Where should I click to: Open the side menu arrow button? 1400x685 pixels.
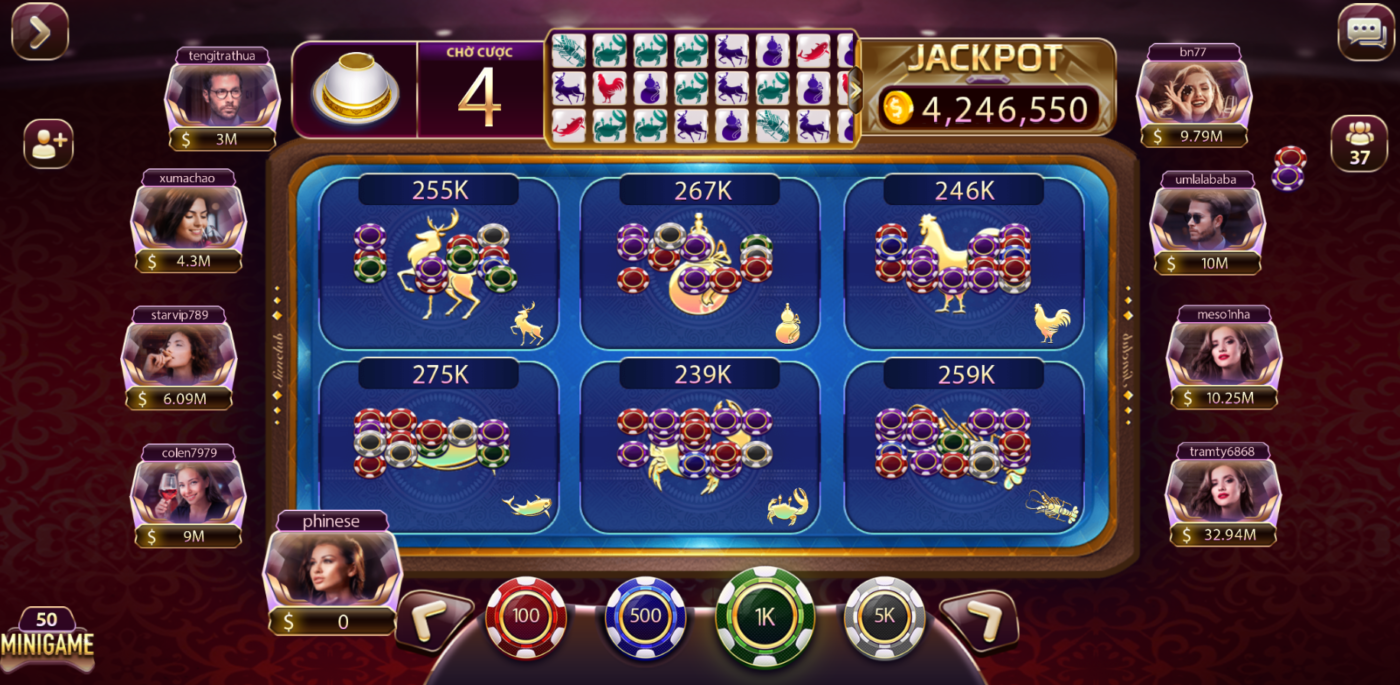coord(40,32)
